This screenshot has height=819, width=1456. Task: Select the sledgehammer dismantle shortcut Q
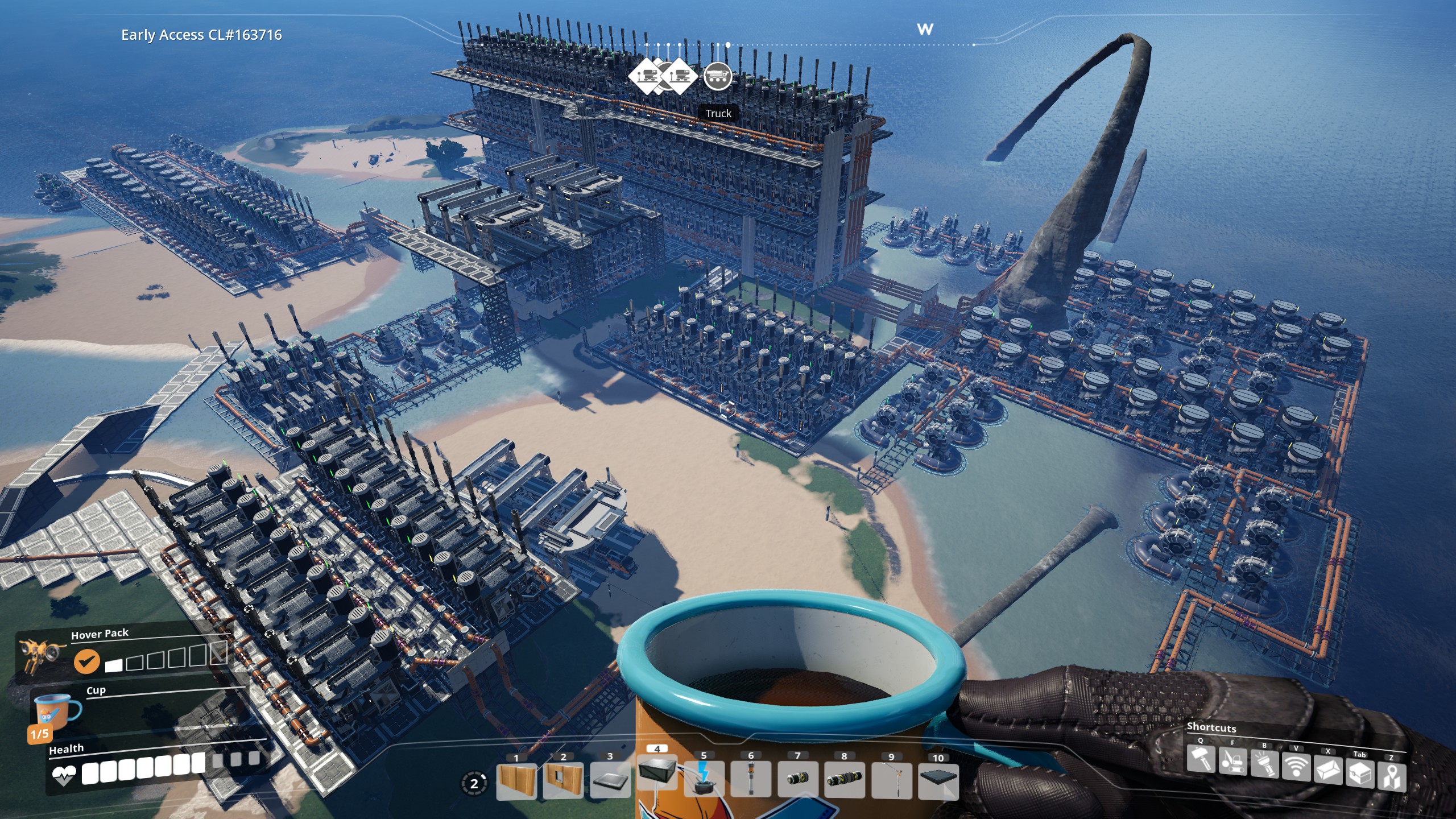(1201, 760)
